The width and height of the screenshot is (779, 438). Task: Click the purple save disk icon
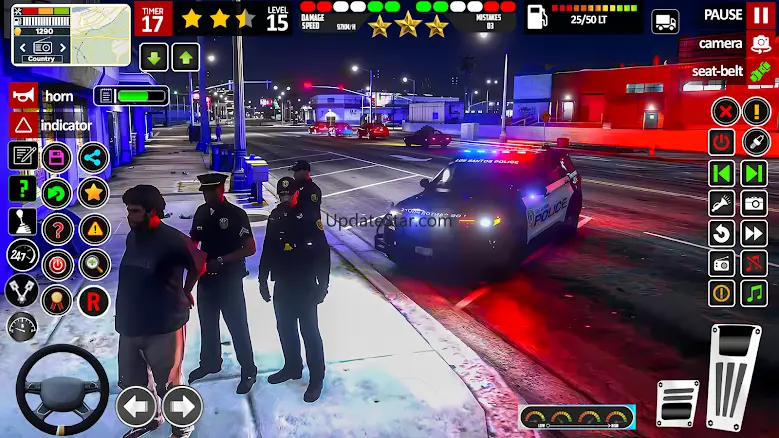(x=58, y=157)
